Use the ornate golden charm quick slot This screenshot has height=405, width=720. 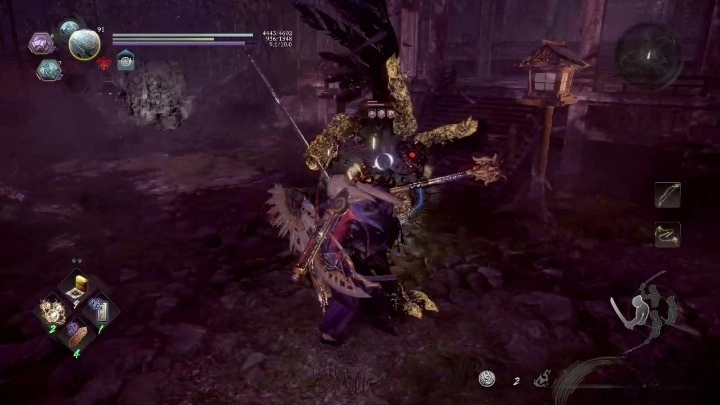click(53, 311)
